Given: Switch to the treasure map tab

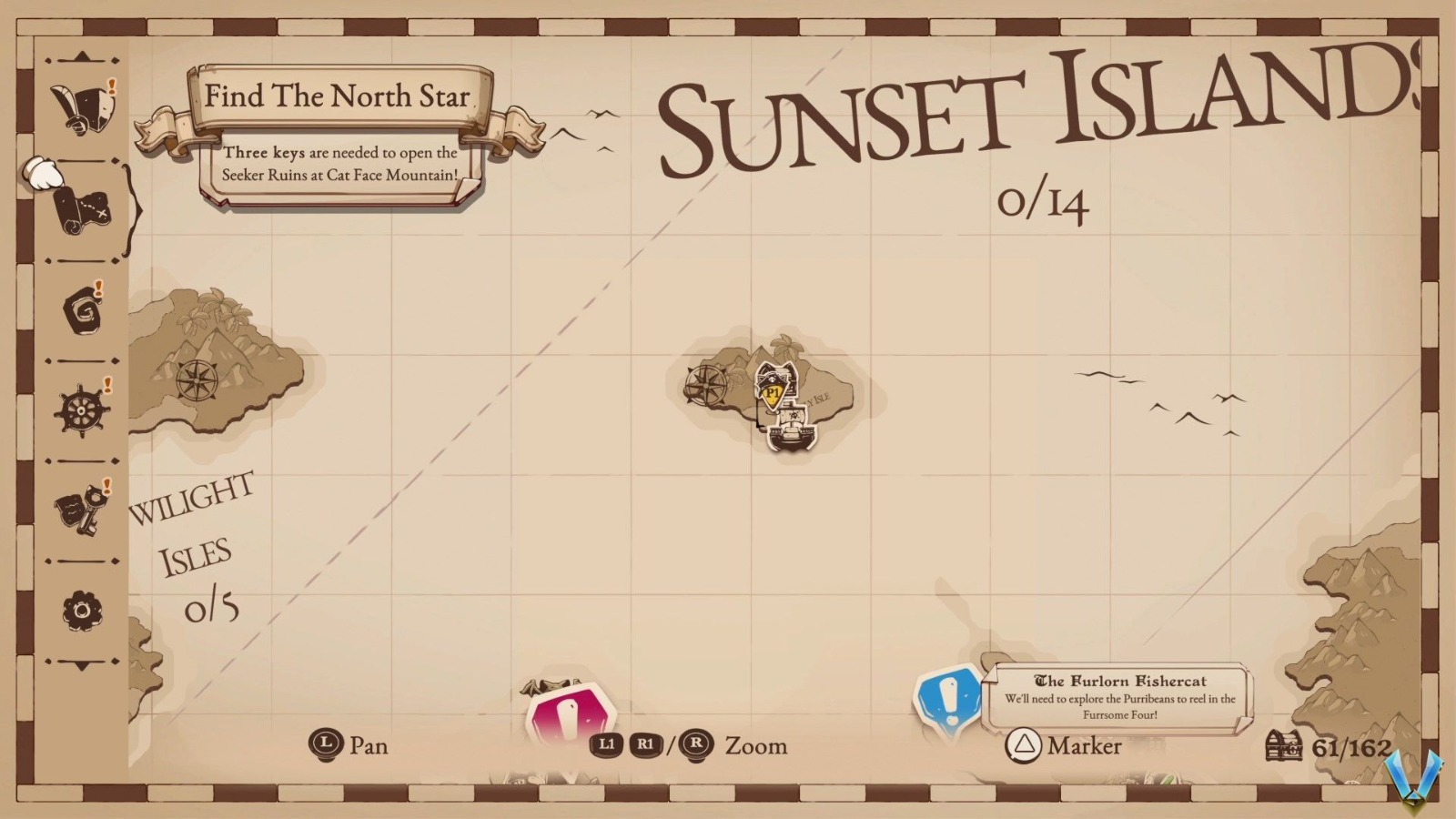Looking at the screenshot, I should tap(82, 207).
